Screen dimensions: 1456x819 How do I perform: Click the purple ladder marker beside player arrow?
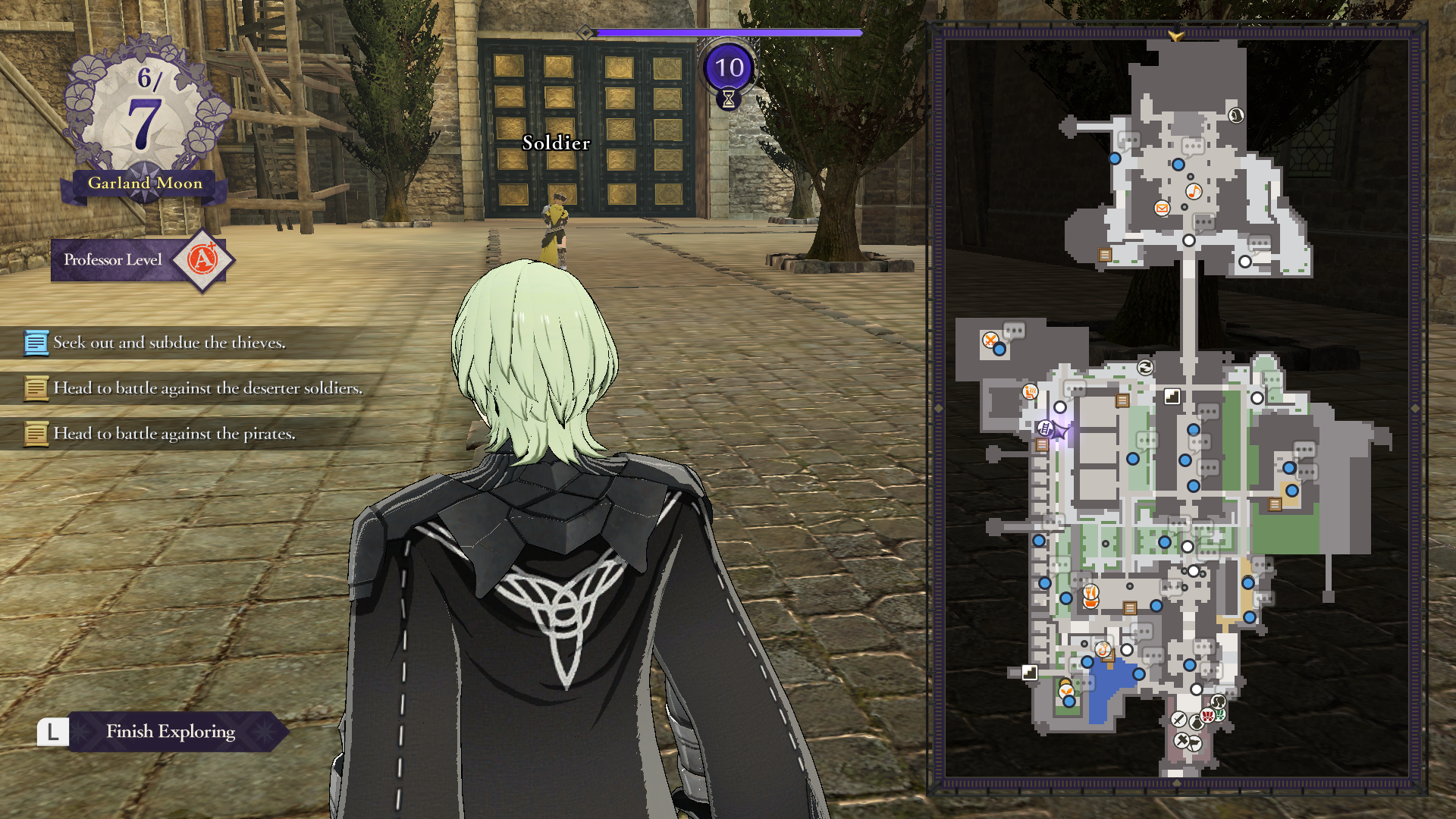(x=1045, y=428)
